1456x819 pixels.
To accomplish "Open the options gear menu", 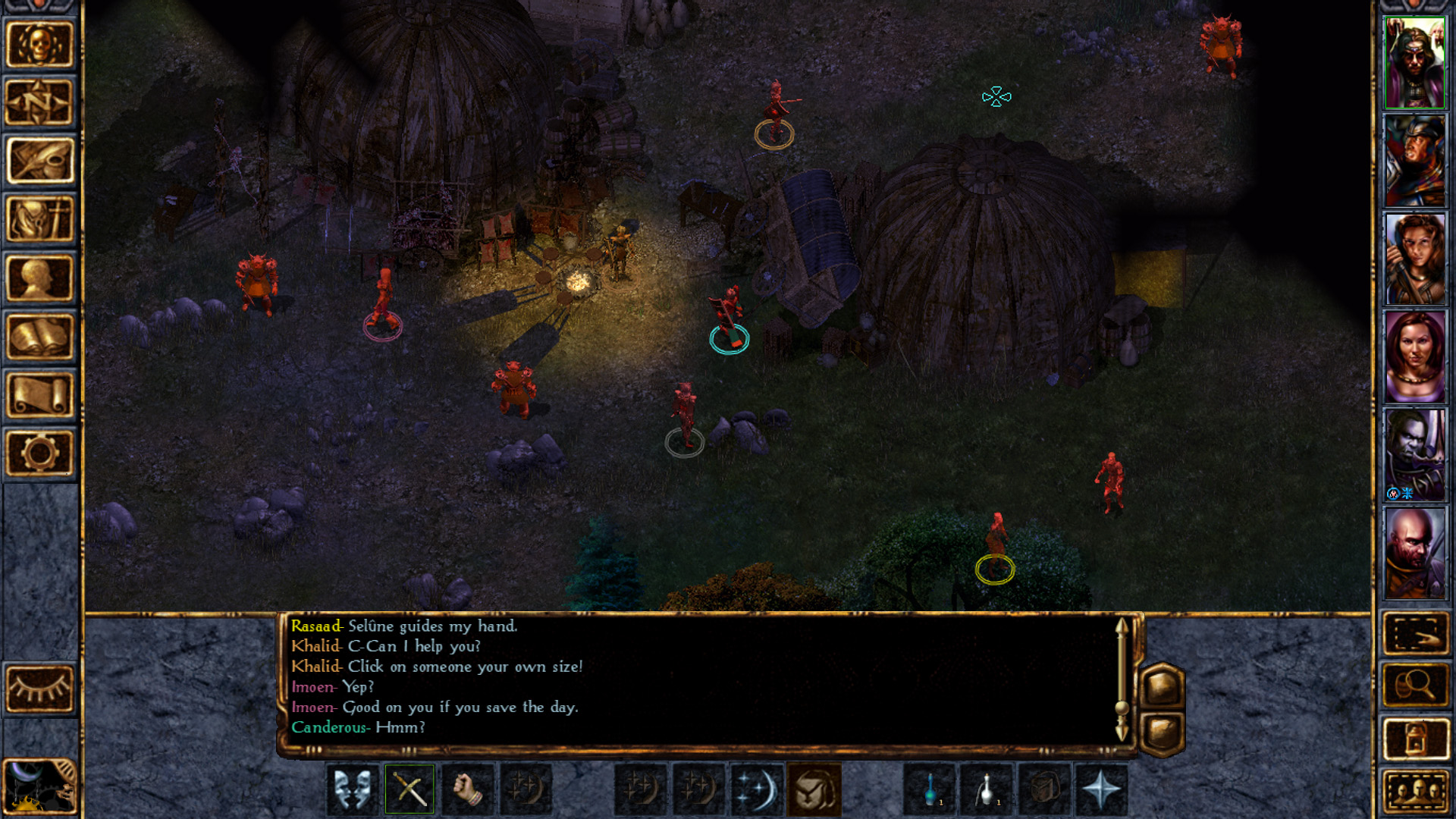I will point(39,453).
